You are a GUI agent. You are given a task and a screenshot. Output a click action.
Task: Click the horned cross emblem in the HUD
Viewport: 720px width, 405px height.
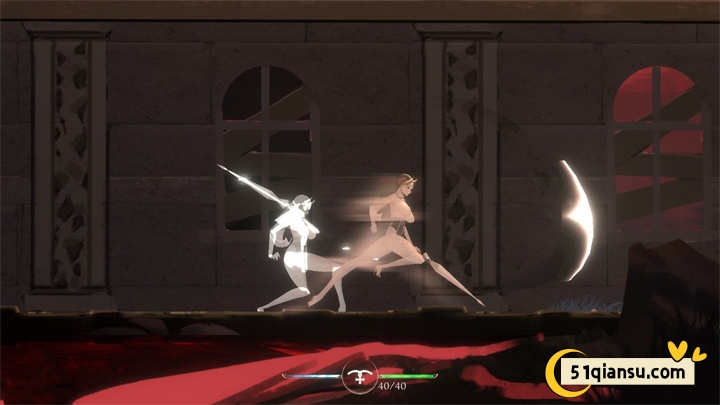point(357,376)
